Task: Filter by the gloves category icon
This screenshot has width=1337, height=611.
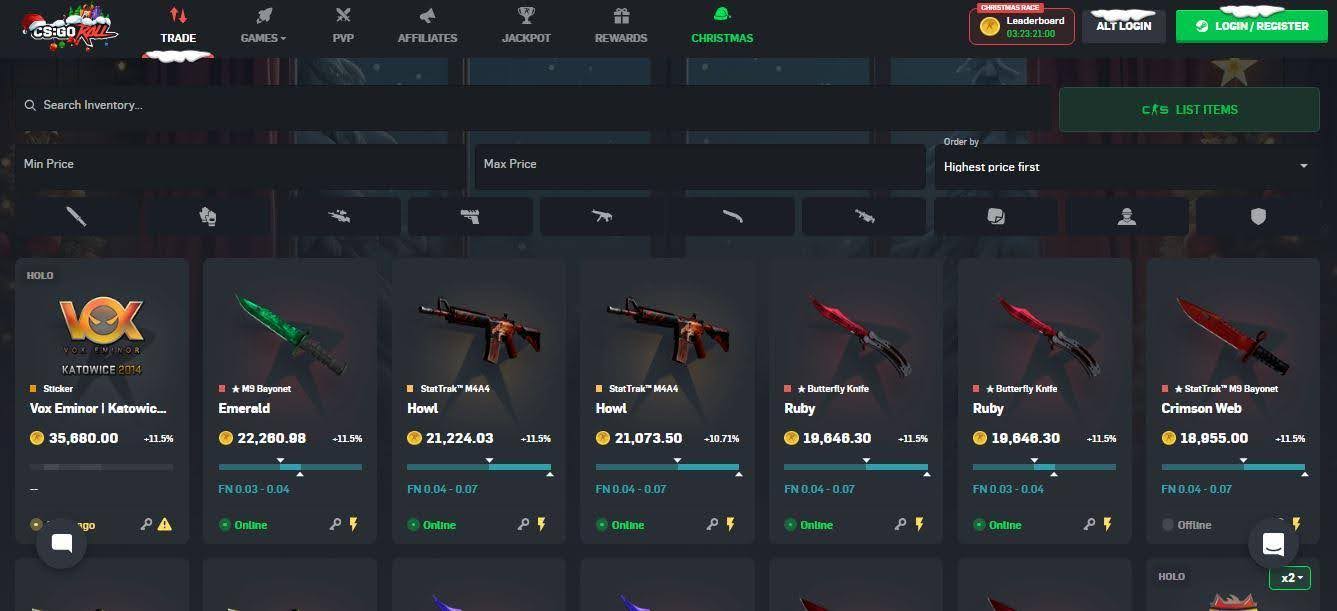Action: [208, 216]
